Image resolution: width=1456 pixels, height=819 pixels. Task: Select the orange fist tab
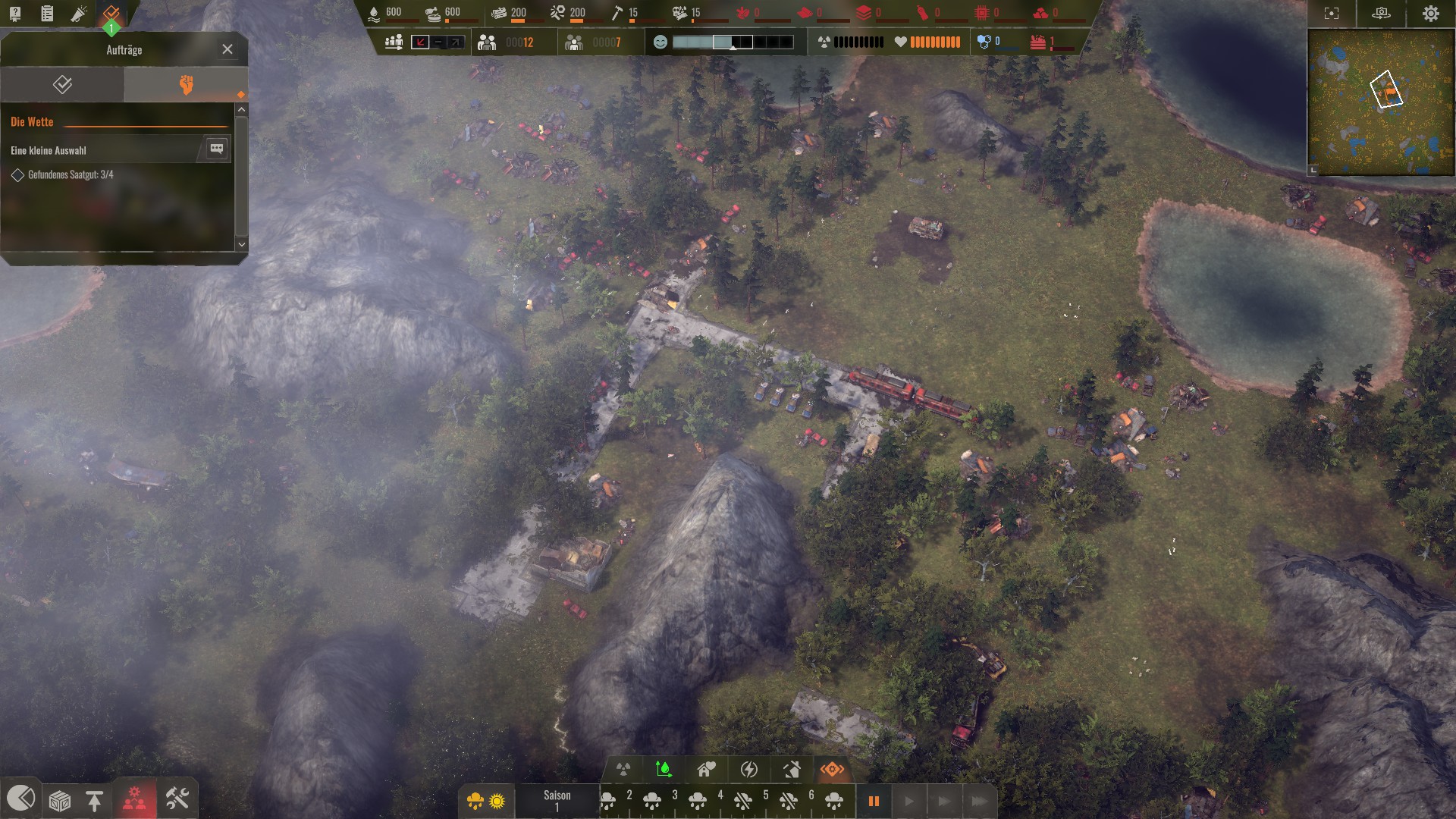[186, 84]
